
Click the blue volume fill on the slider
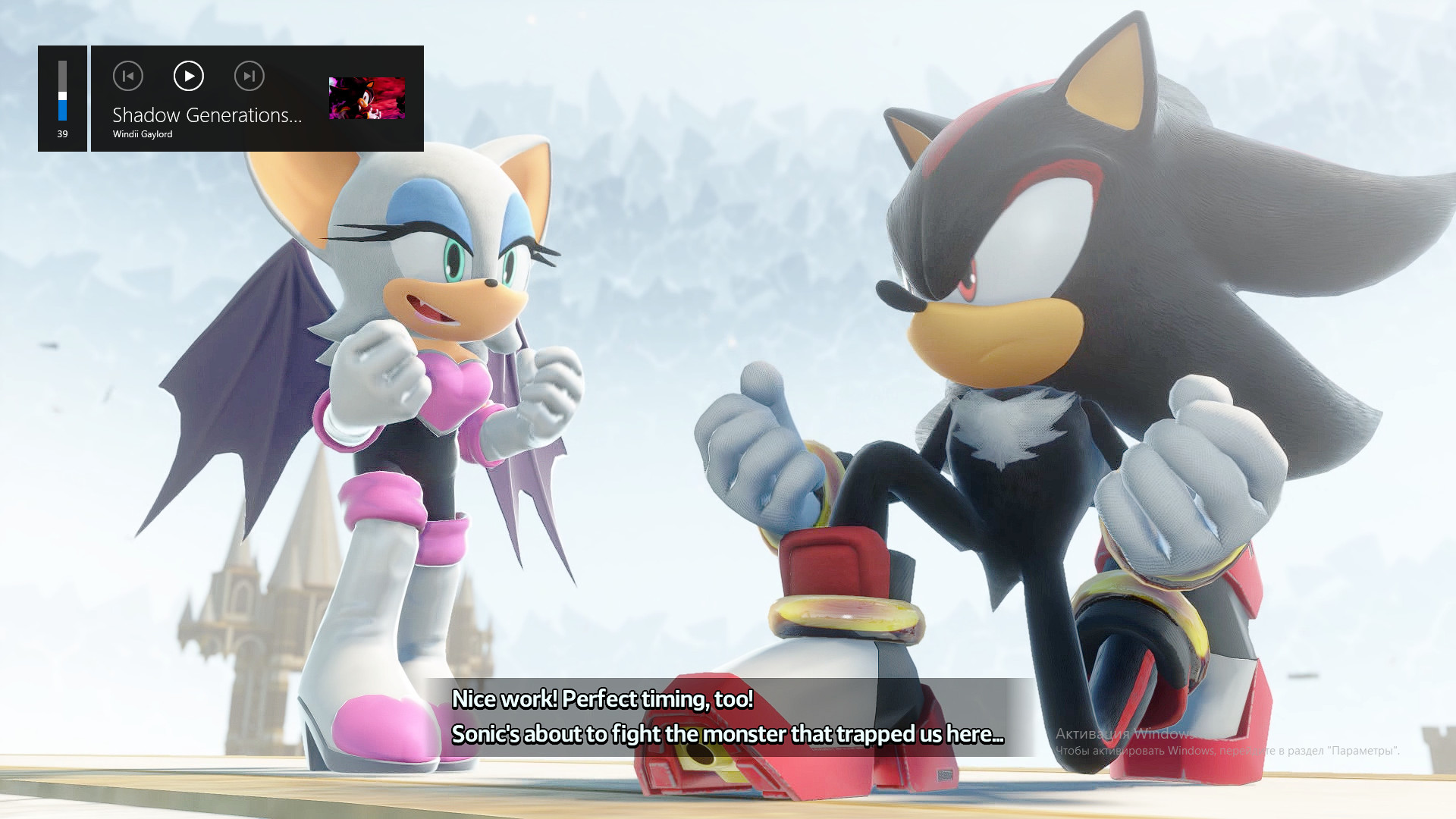[62, 112]
